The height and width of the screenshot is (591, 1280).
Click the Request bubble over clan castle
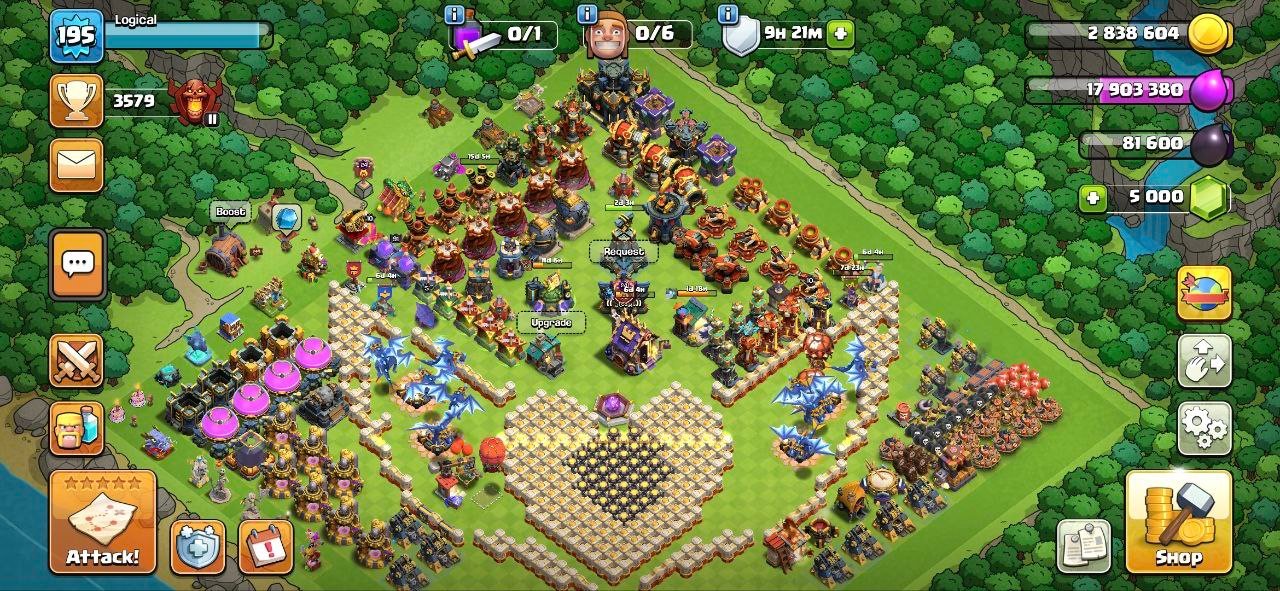point(624,252)
